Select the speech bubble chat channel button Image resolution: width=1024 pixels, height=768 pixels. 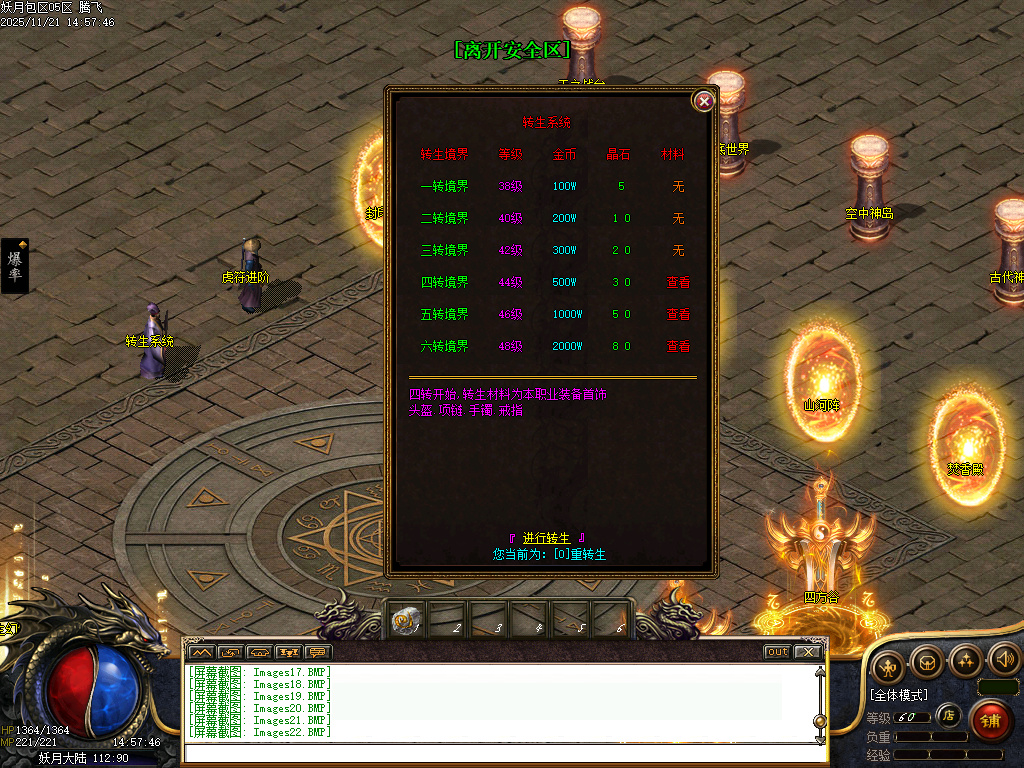coord(318,652)
